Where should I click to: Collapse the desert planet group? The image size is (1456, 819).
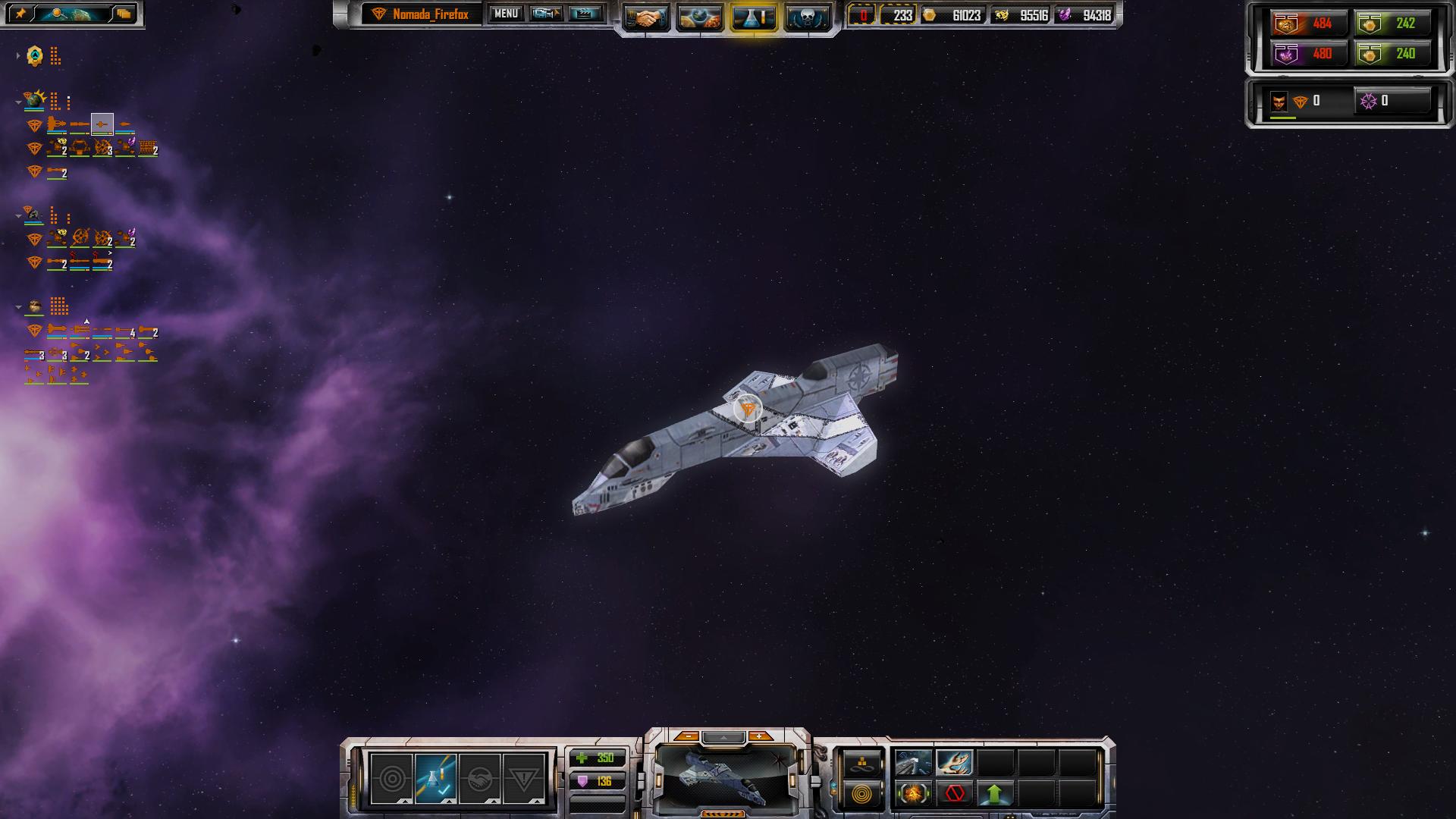18,307
